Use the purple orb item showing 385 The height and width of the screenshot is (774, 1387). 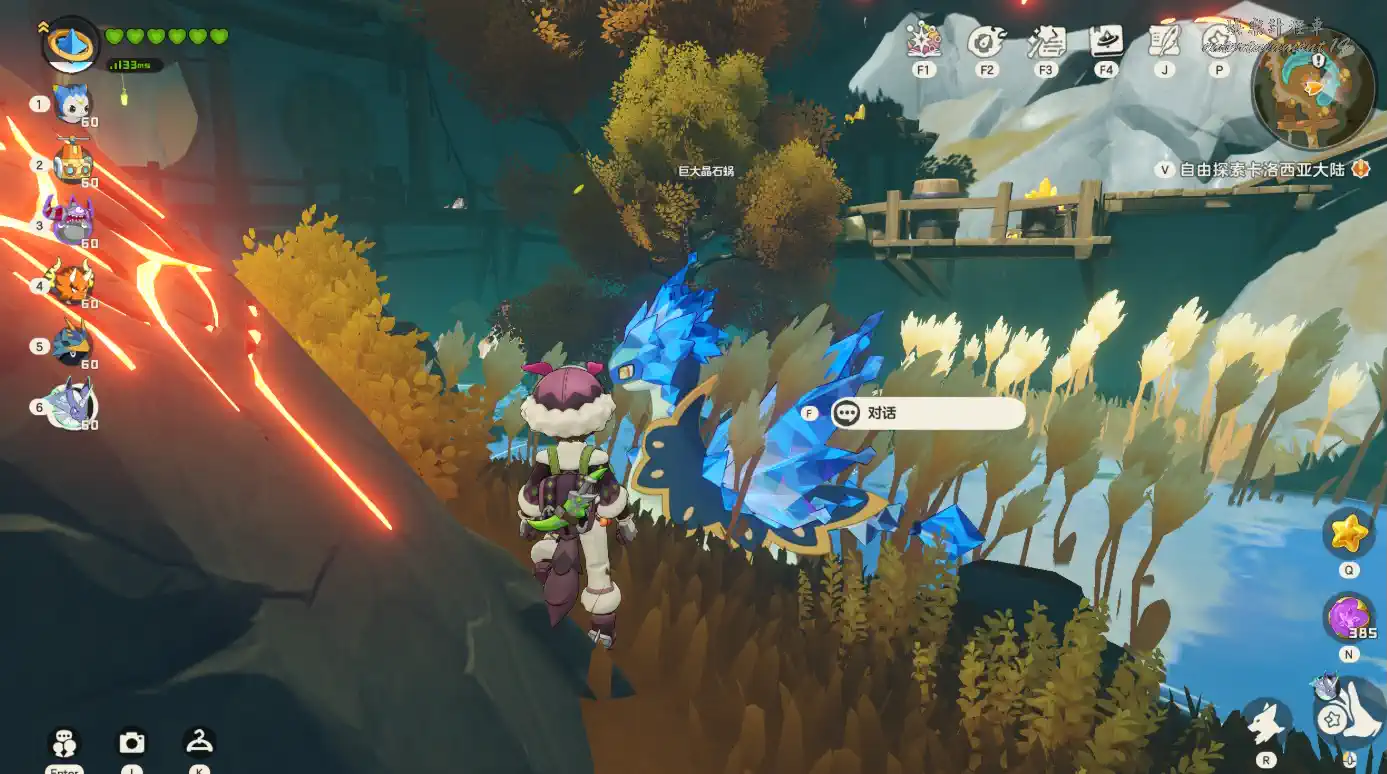point(1348,617)
